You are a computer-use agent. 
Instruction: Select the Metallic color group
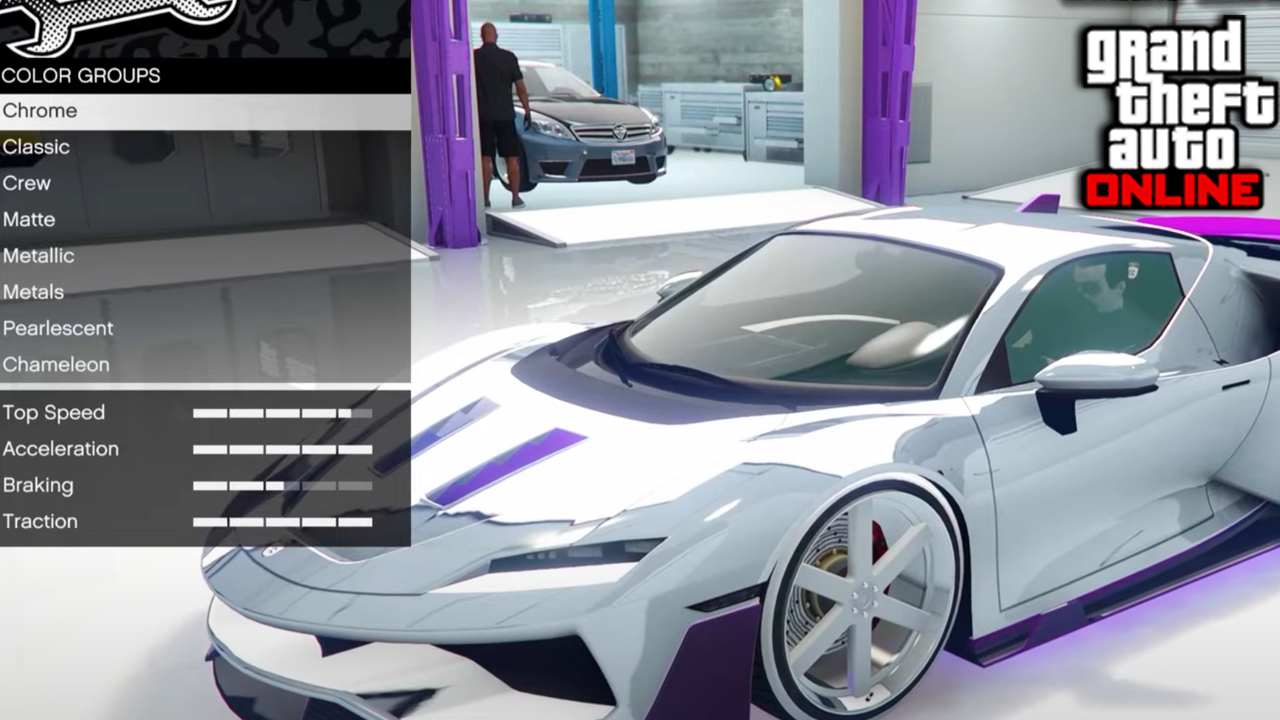39,256
